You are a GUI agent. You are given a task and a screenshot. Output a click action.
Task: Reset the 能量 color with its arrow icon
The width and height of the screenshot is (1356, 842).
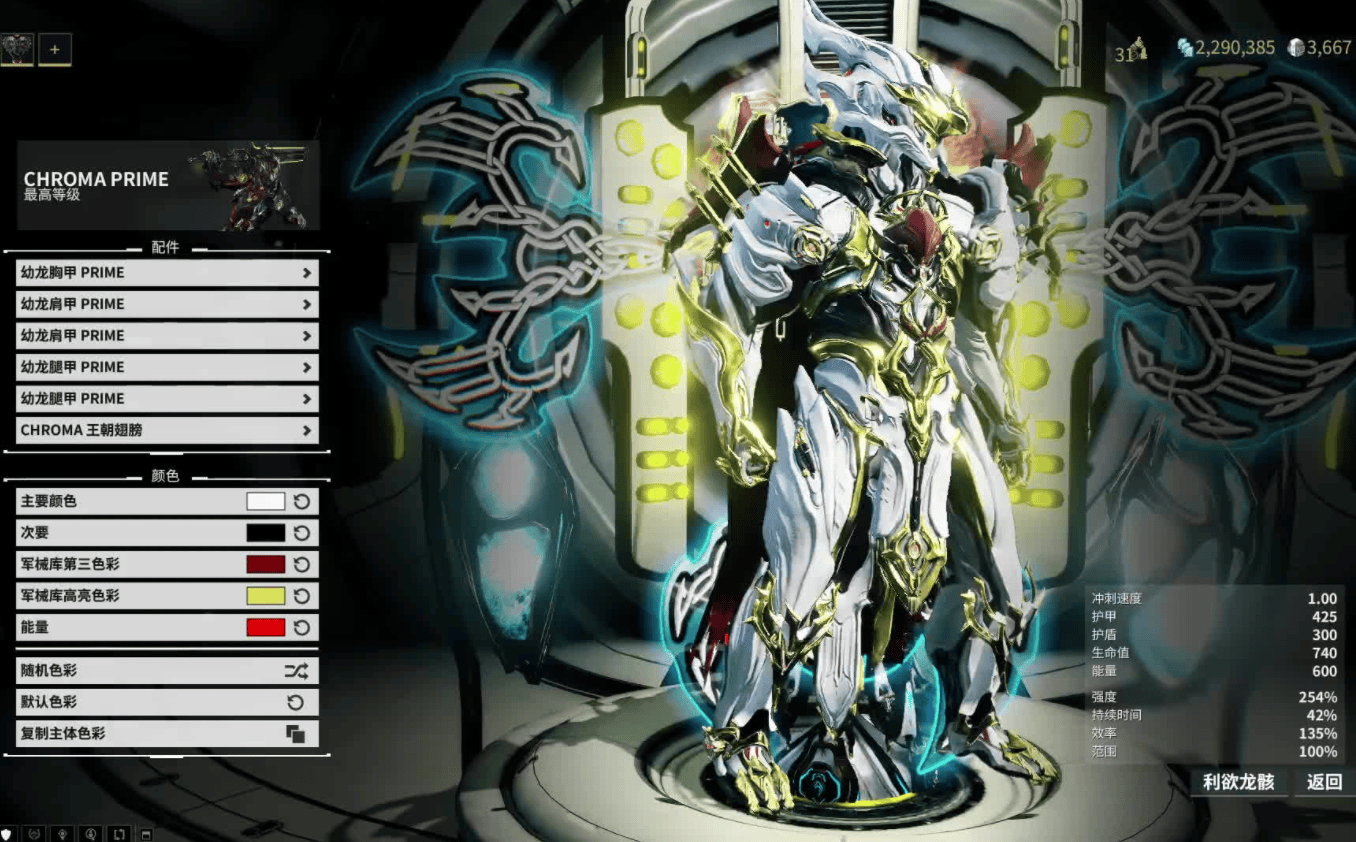point(301,628)
